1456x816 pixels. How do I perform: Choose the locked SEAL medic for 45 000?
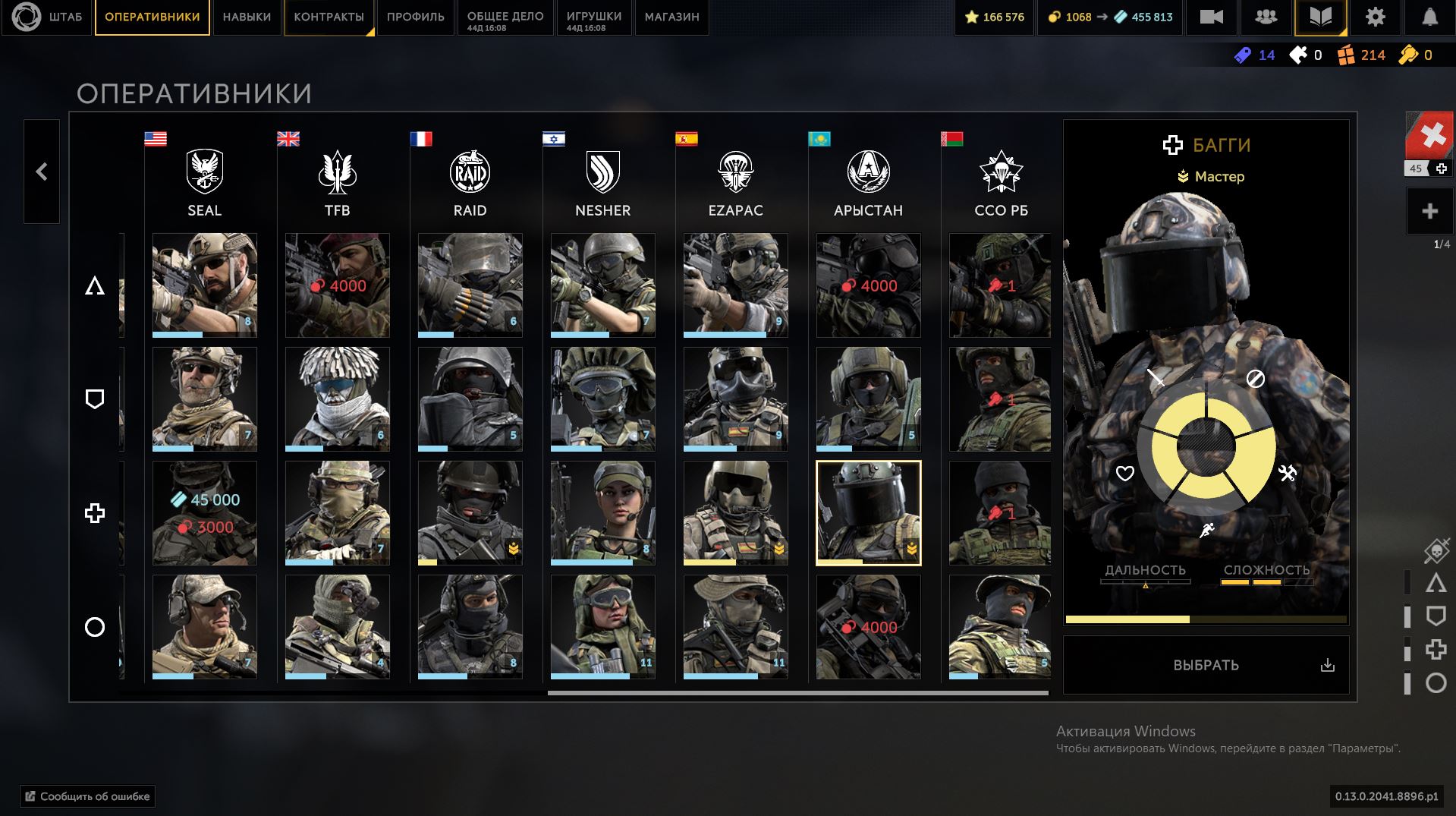click(x=204, y=512)
